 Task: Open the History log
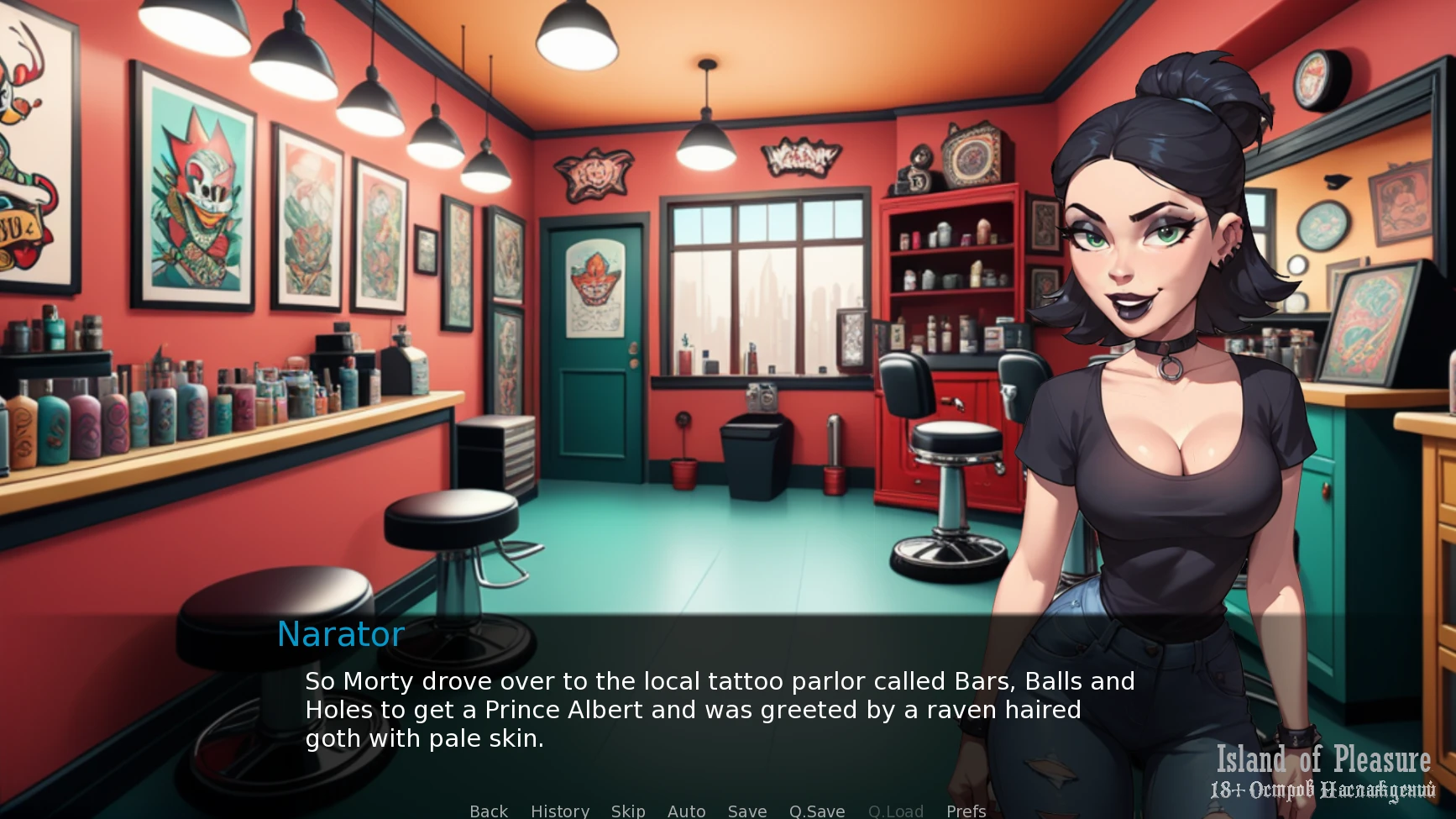[x=560, y=811]
